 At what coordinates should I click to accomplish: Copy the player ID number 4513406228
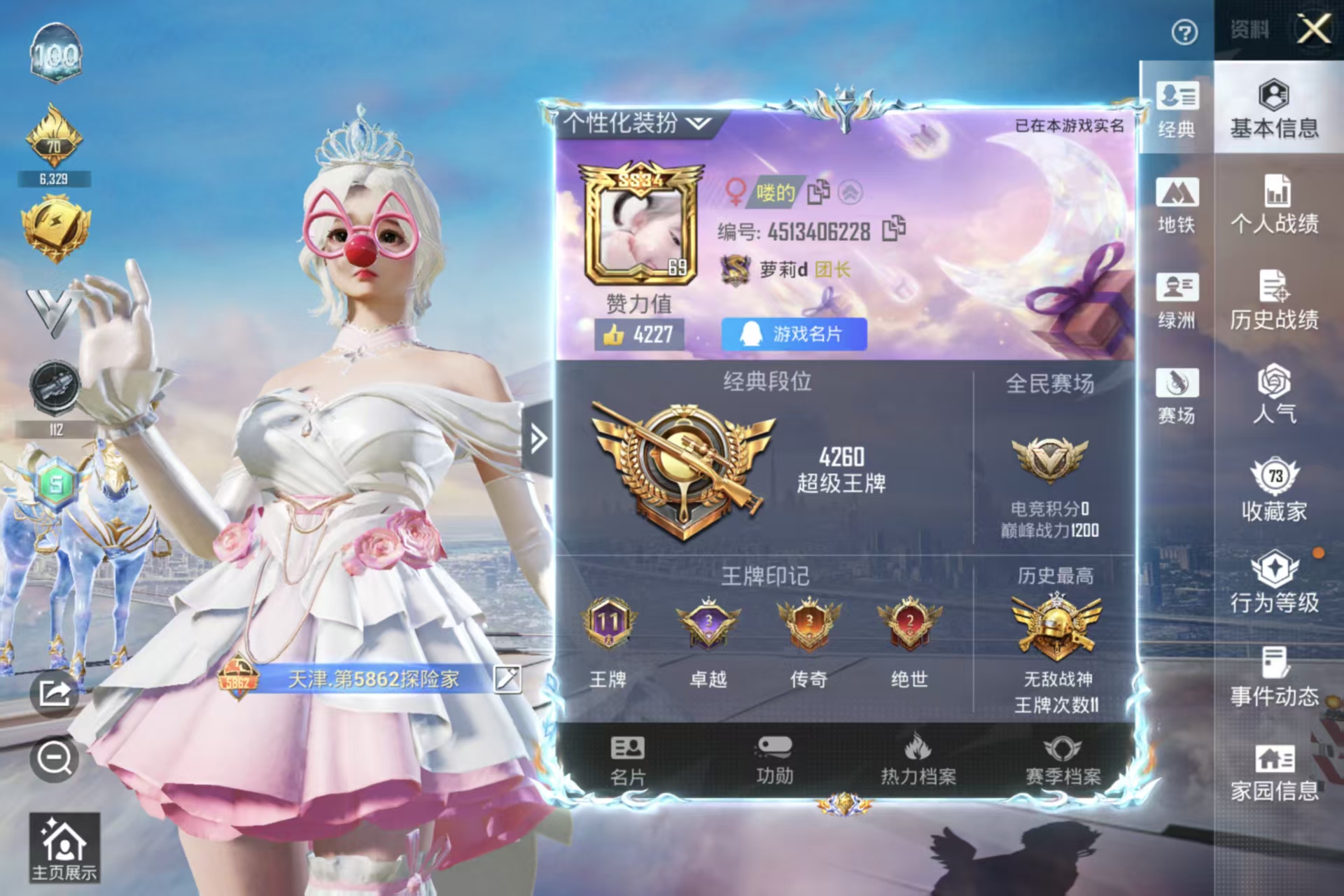click(x=893, y=229)
